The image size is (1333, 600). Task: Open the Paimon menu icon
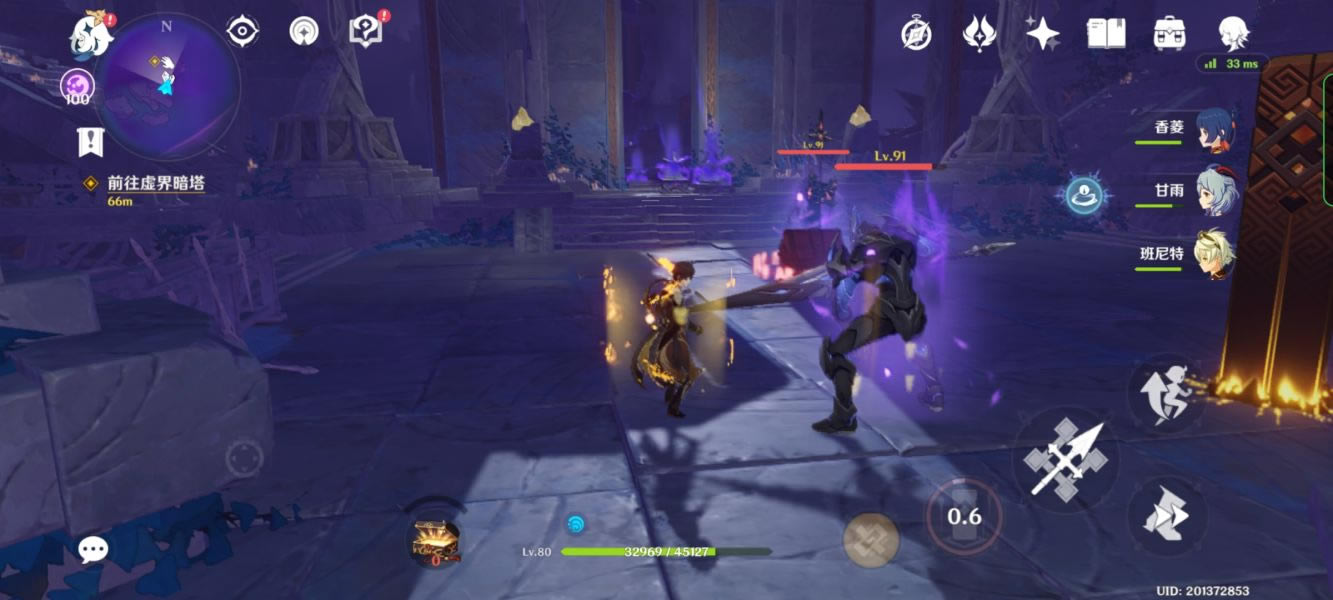tap(91, 35)
